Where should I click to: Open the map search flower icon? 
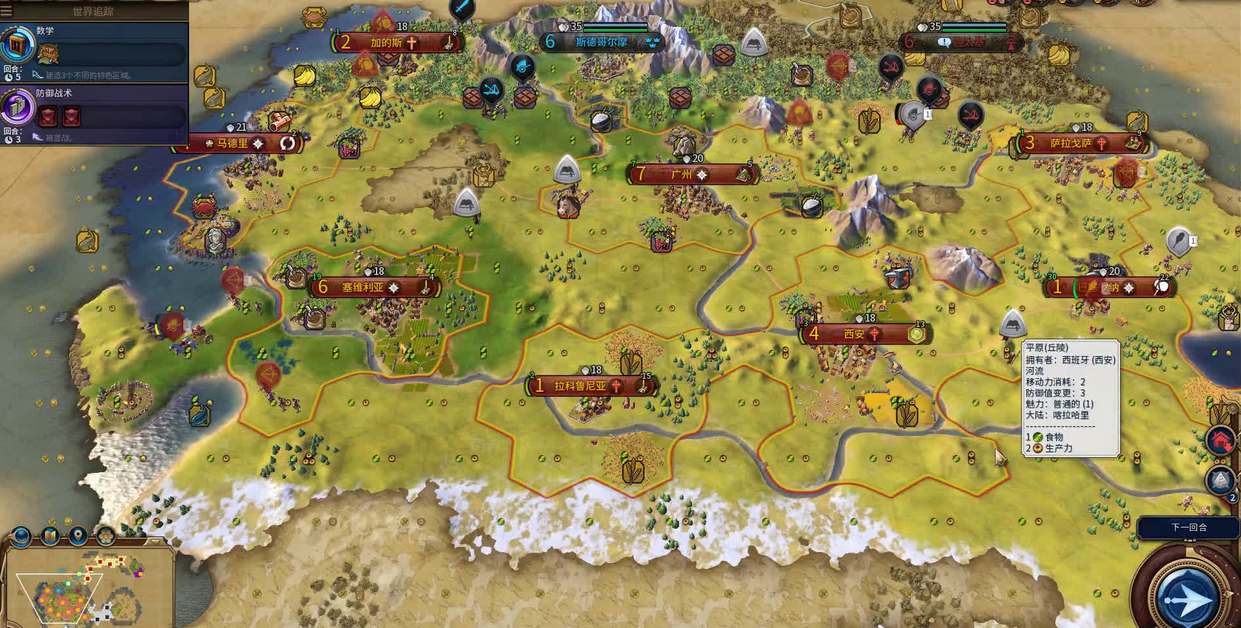coord(105,536)
